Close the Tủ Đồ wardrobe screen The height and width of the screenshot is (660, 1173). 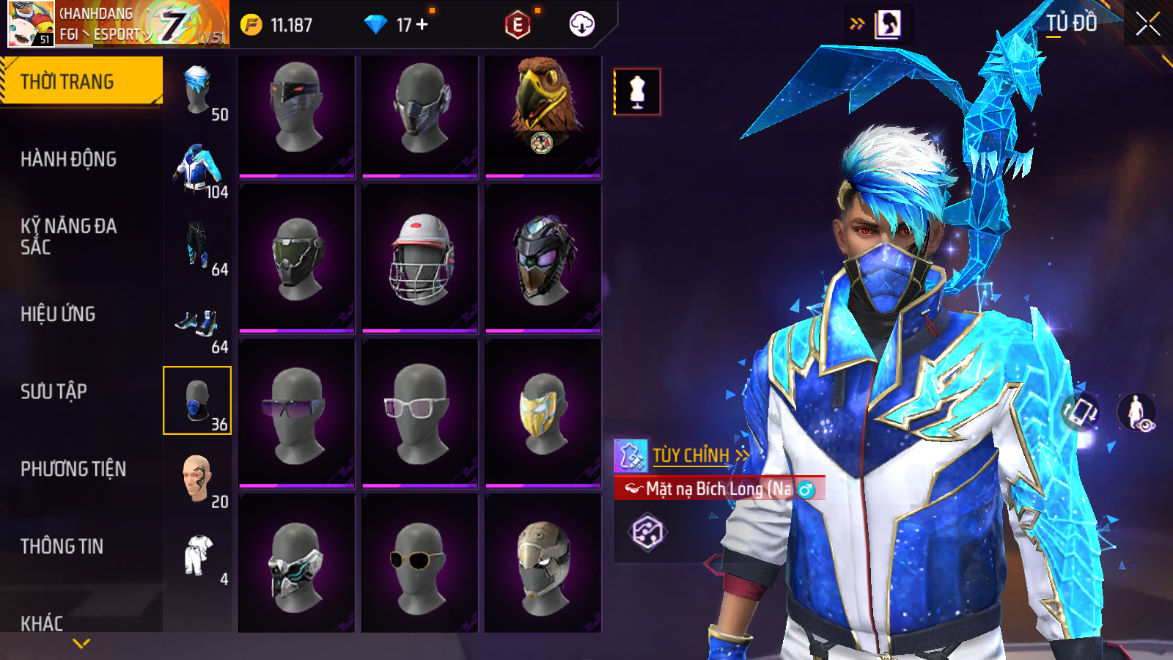coord(1147,24)
